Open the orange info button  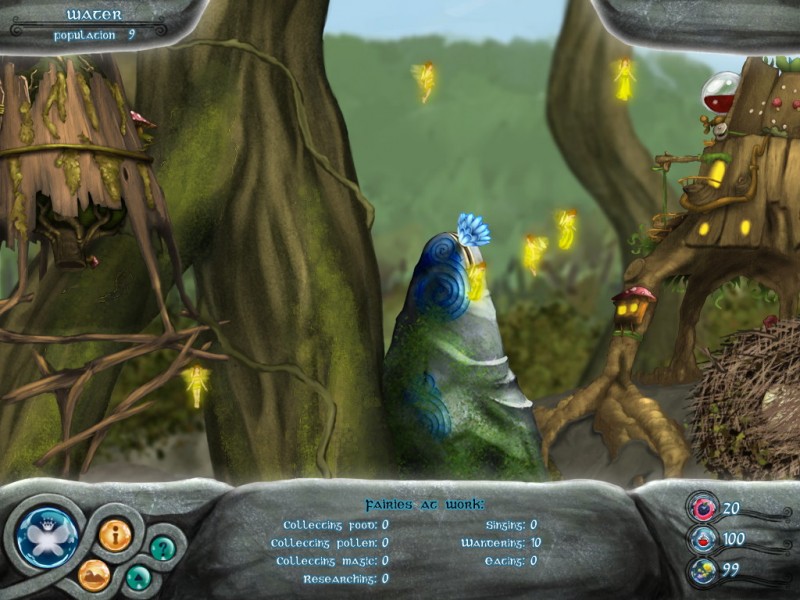(114, 534)
